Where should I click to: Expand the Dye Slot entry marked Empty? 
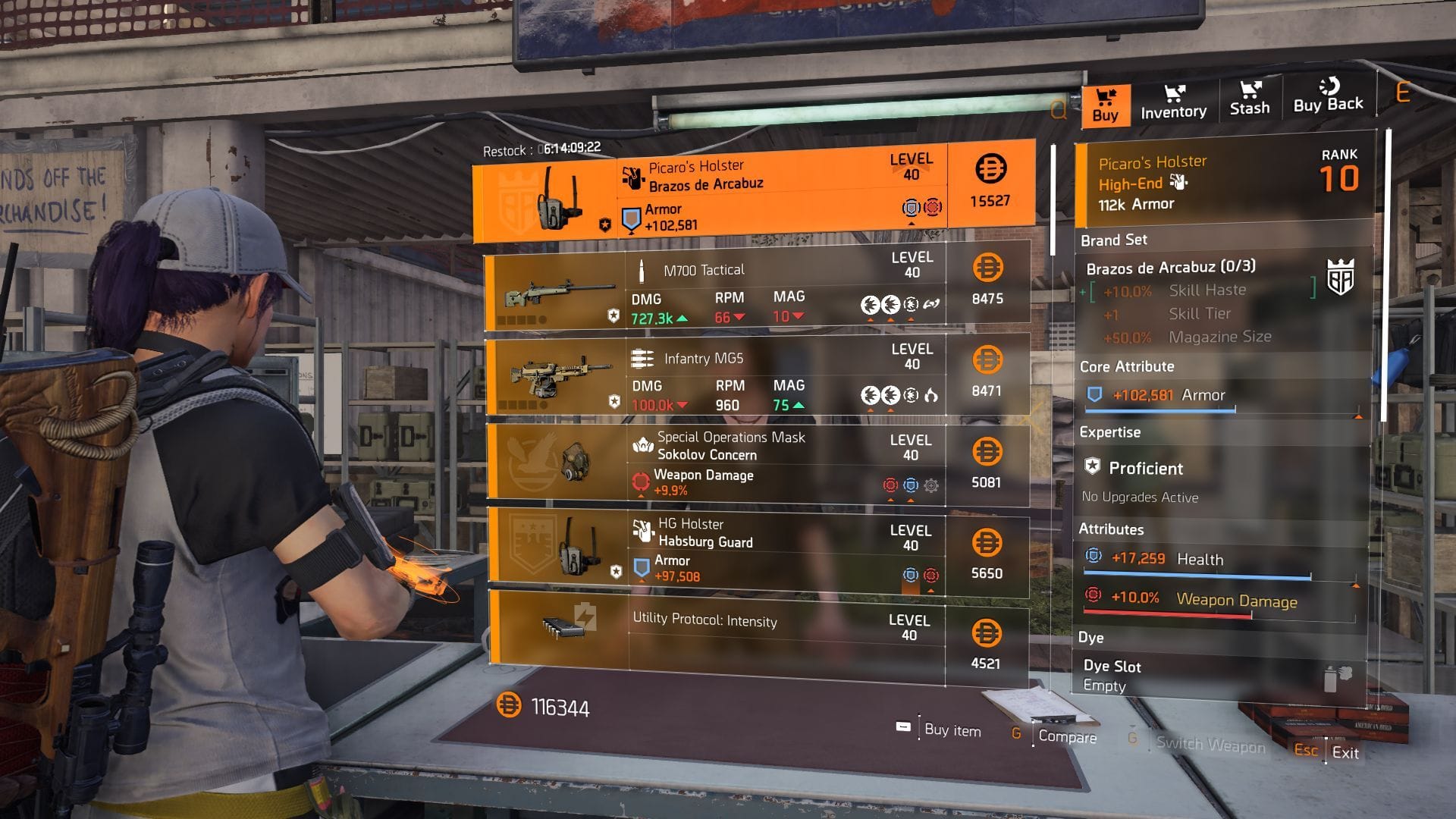tap(1113, 675)
